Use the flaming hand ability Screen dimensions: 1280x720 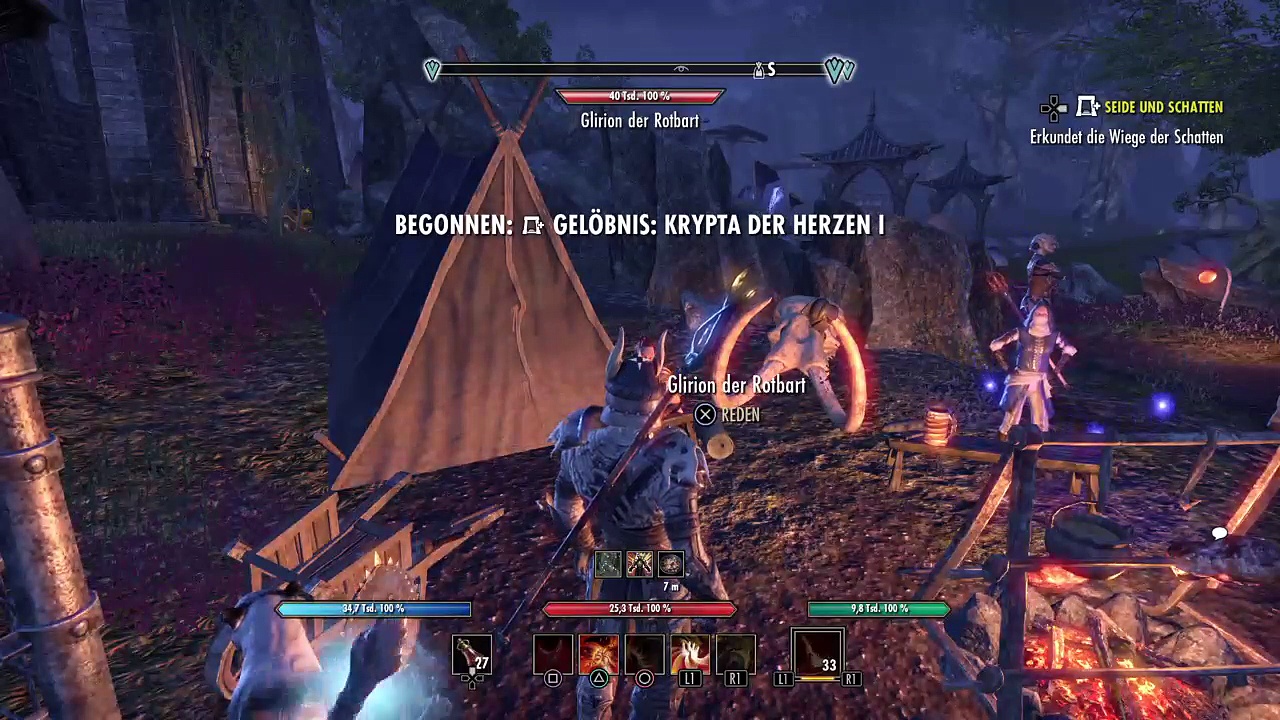click(x=690, y=654)
